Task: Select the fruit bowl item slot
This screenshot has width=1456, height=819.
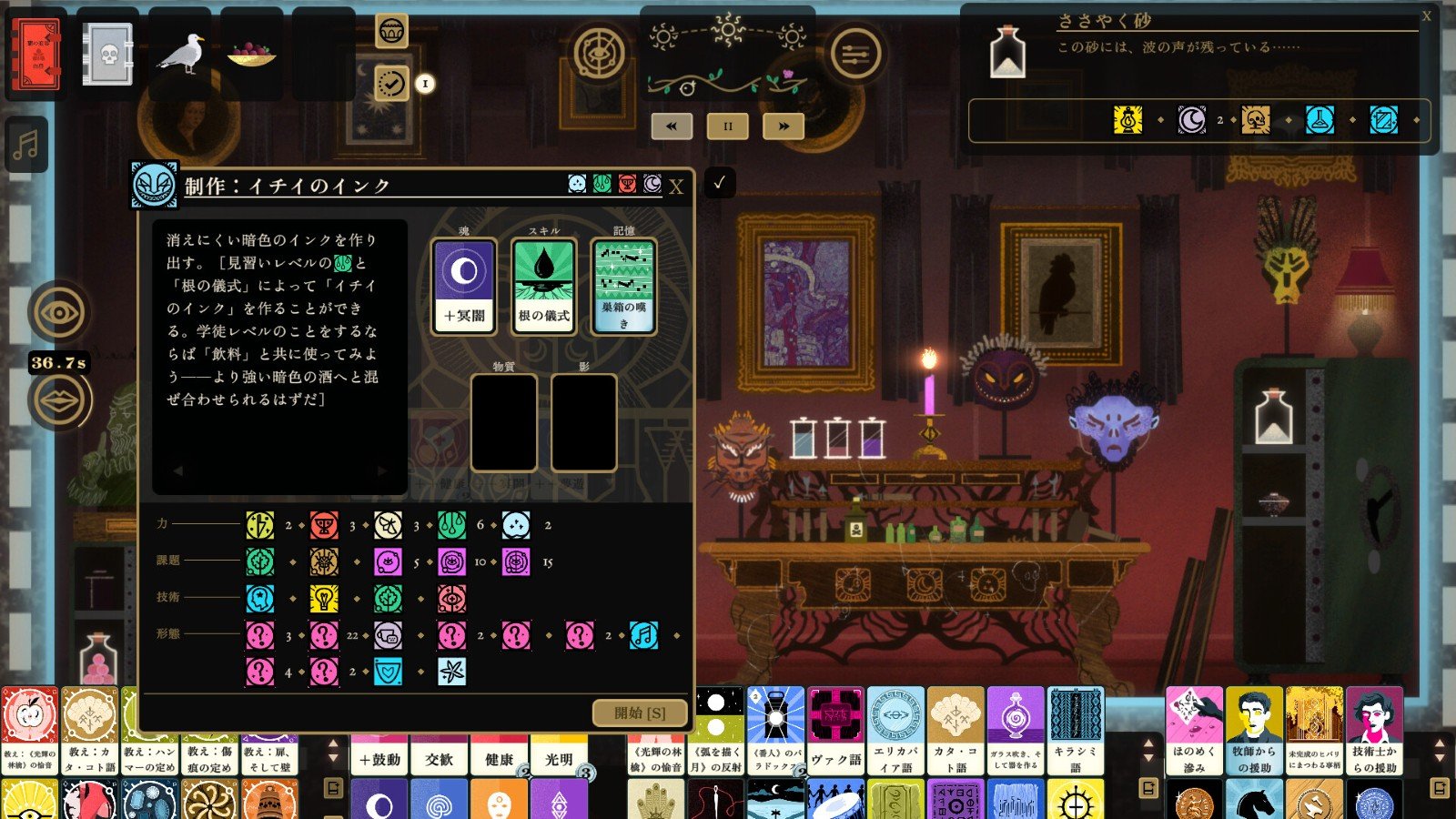Action: [252, 55]
